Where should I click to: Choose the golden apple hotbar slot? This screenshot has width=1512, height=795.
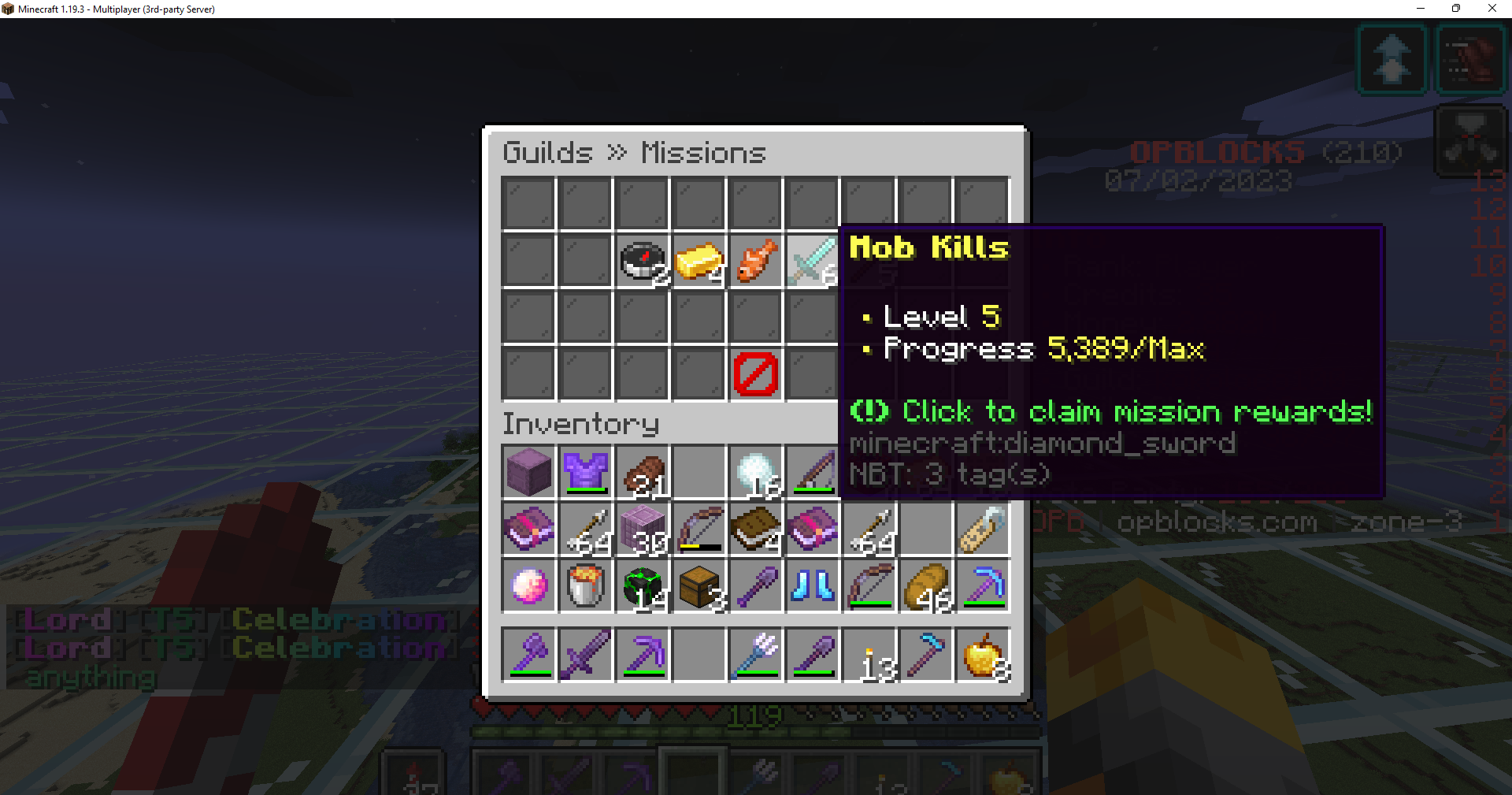(982, 654)
